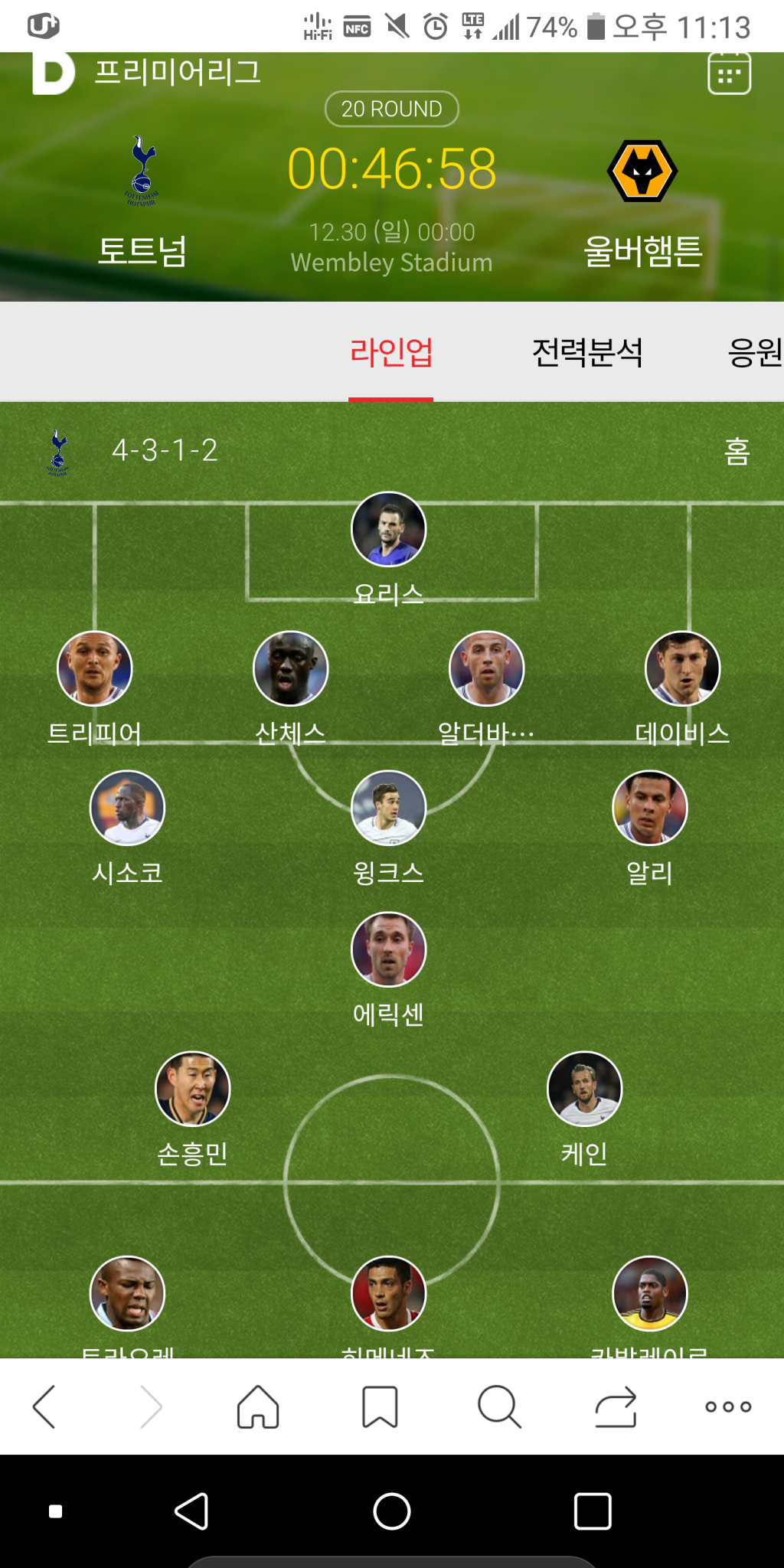The height and width of the screenshot is (1568, 784).
Task: Choose 케인 player portrait
Action: 585,1089
